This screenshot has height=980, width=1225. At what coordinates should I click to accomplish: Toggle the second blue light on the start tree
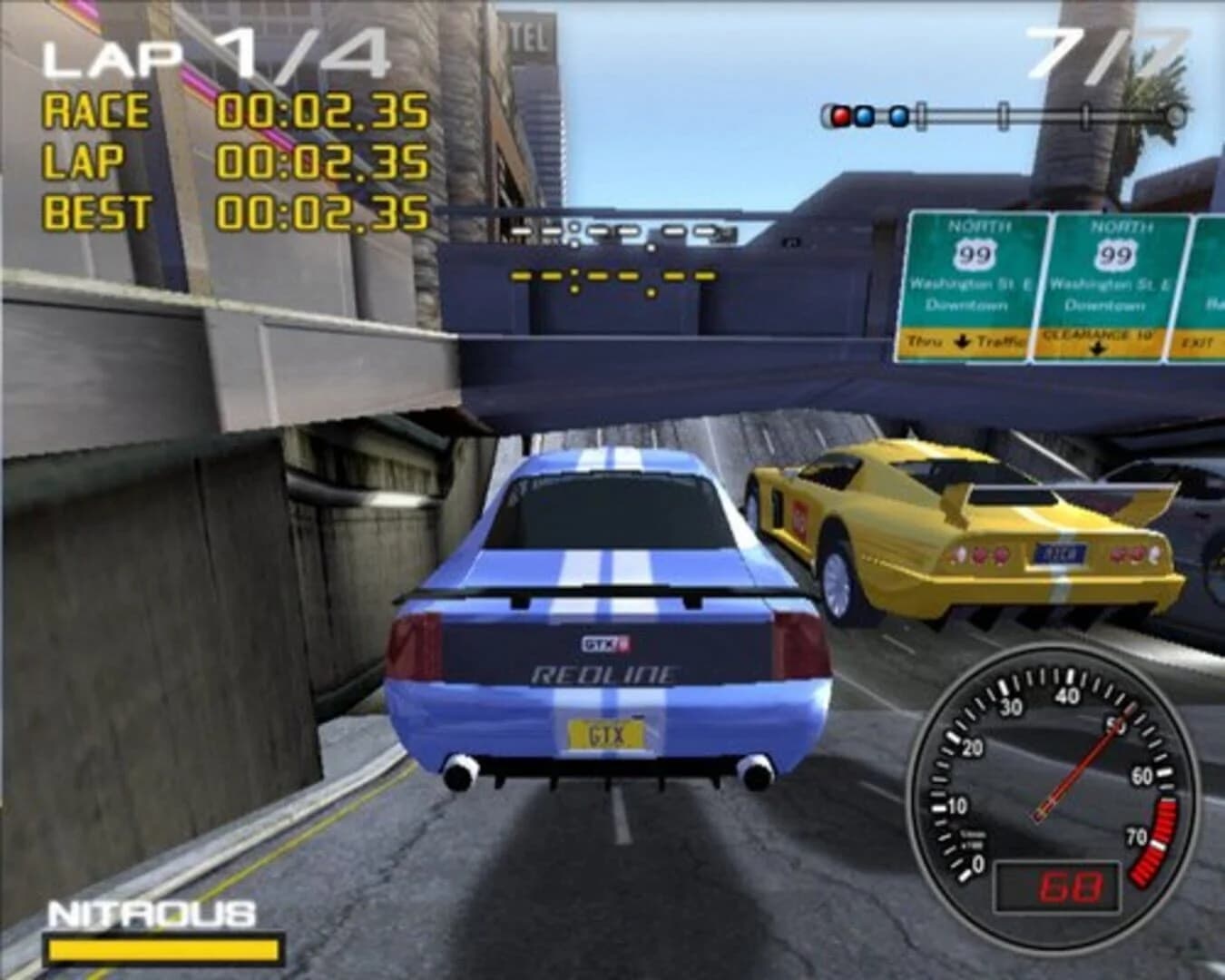[898, 115]
